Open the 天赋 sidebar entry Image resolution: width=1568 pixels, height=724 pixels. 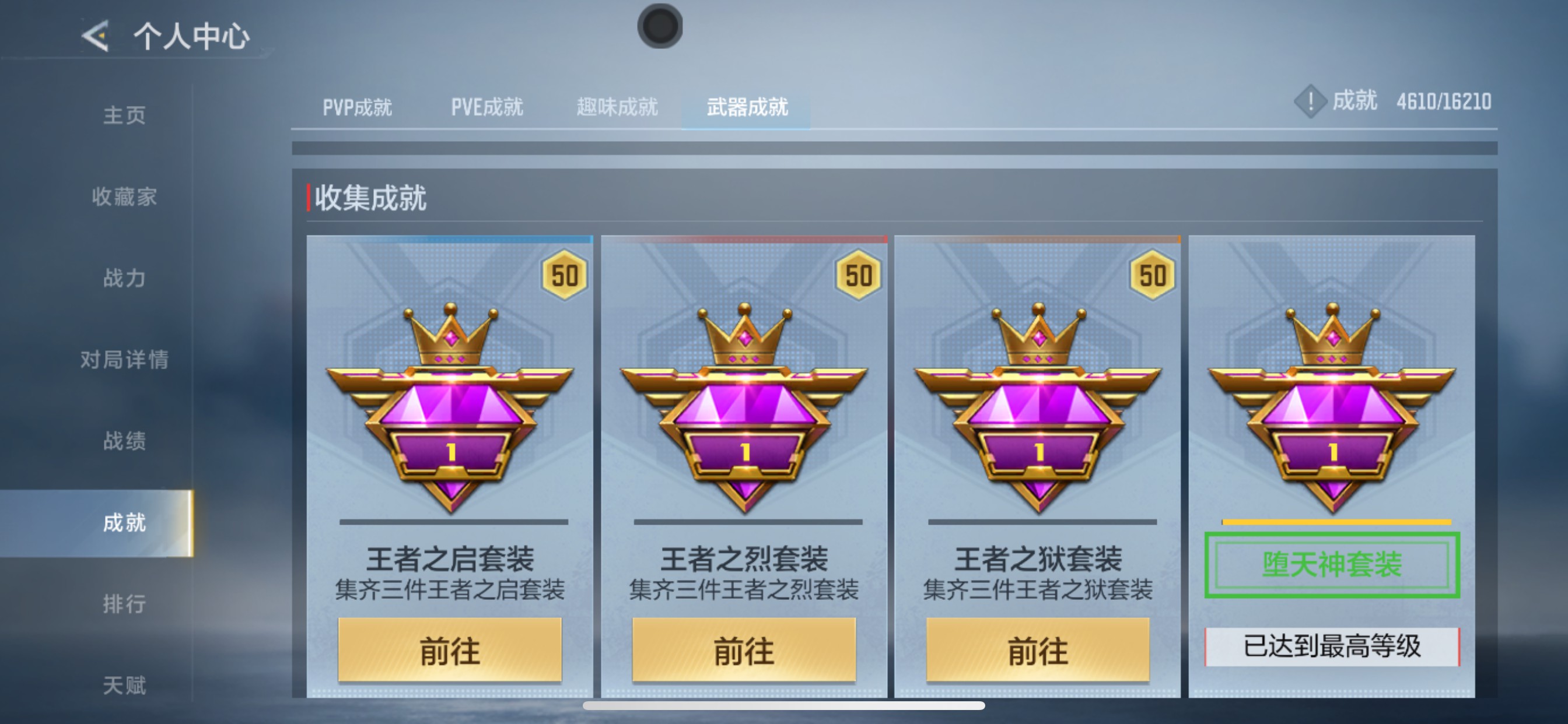point(125,684)
